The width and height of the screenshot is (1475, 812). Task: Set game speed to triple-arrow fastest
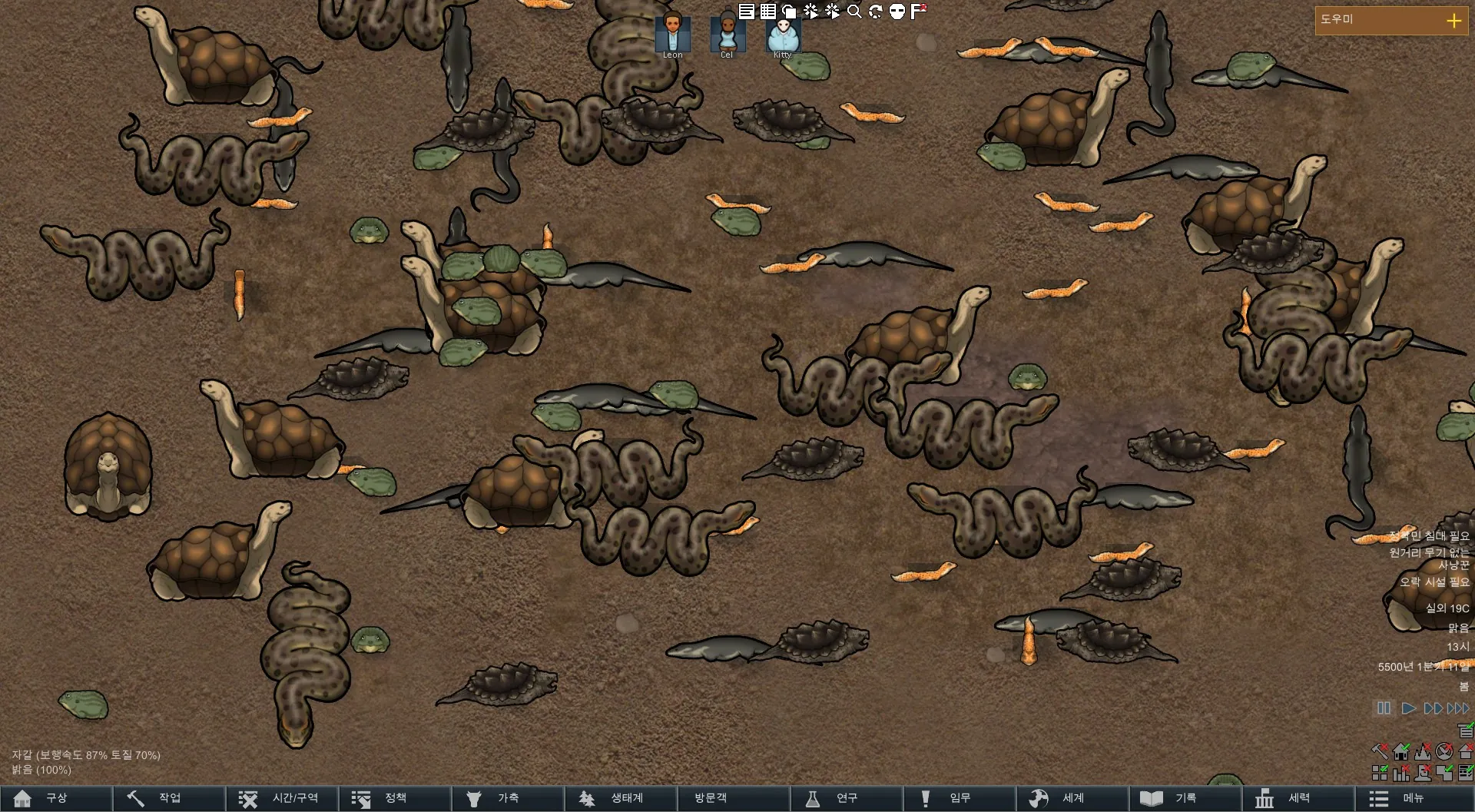point(1458,708)
